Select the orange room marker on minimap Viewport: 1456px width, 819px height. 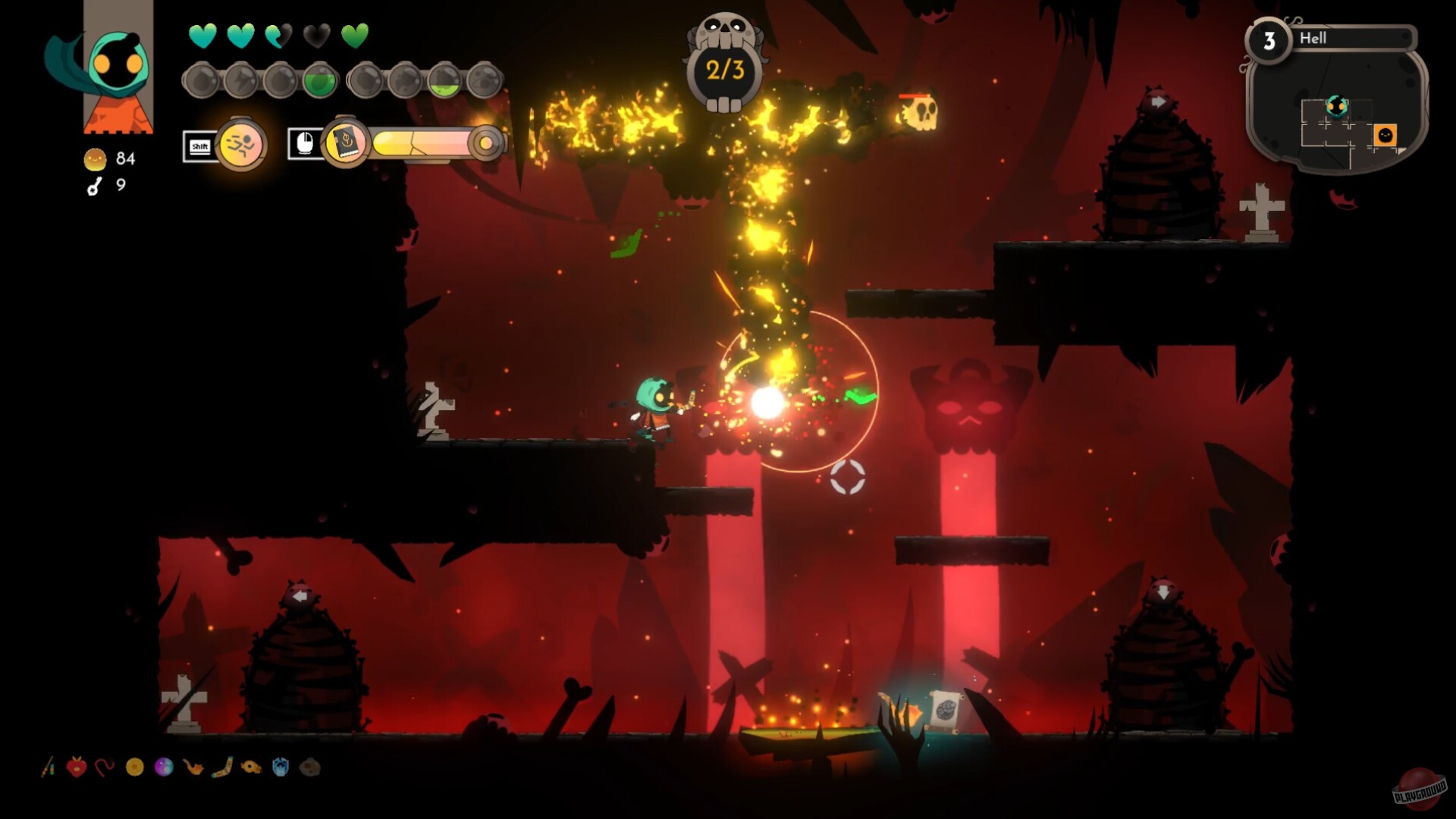1385,135
